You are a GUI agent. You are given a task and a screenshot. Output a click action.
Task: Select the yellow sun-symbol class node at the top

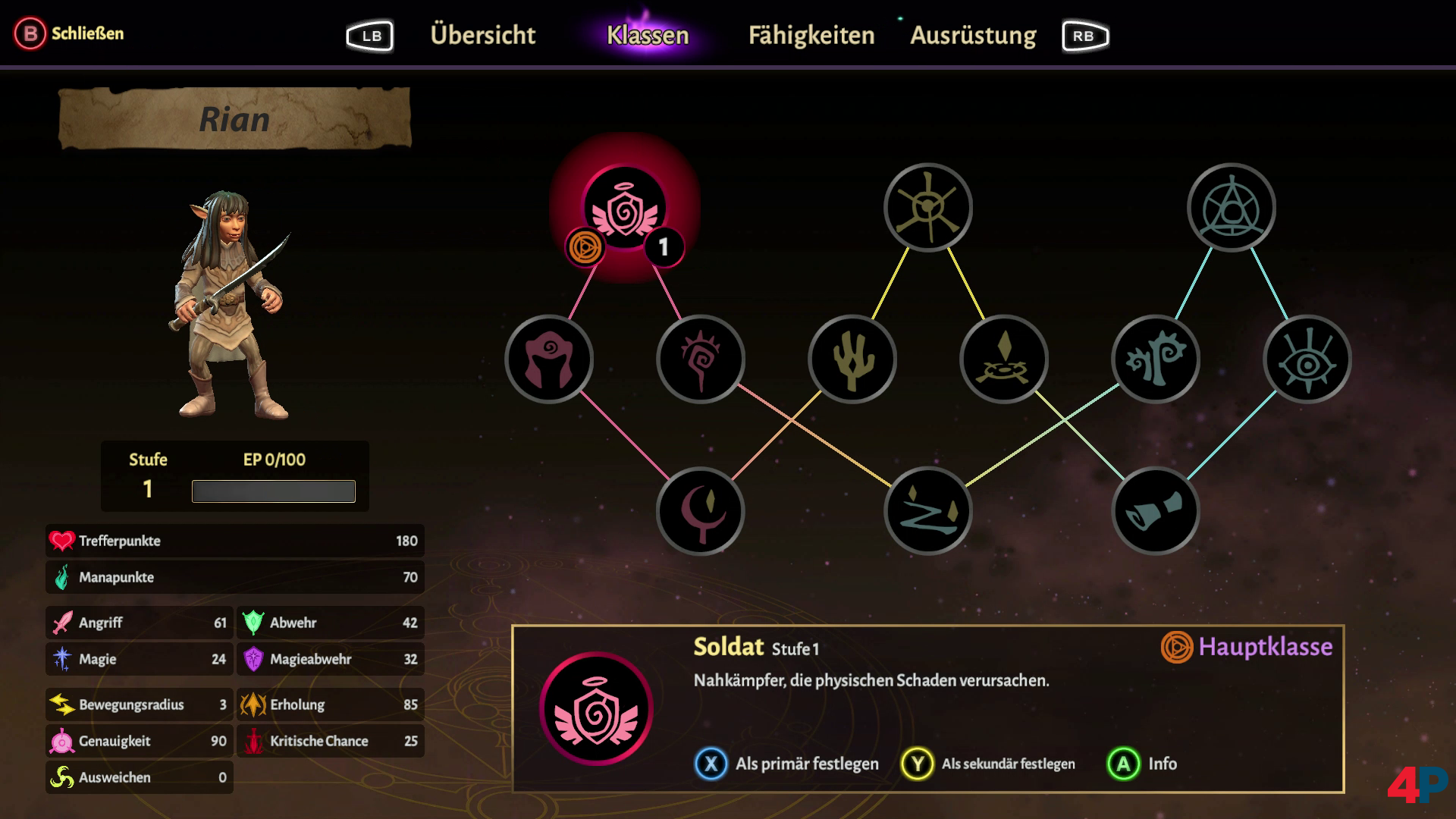[x=927, y=208]
